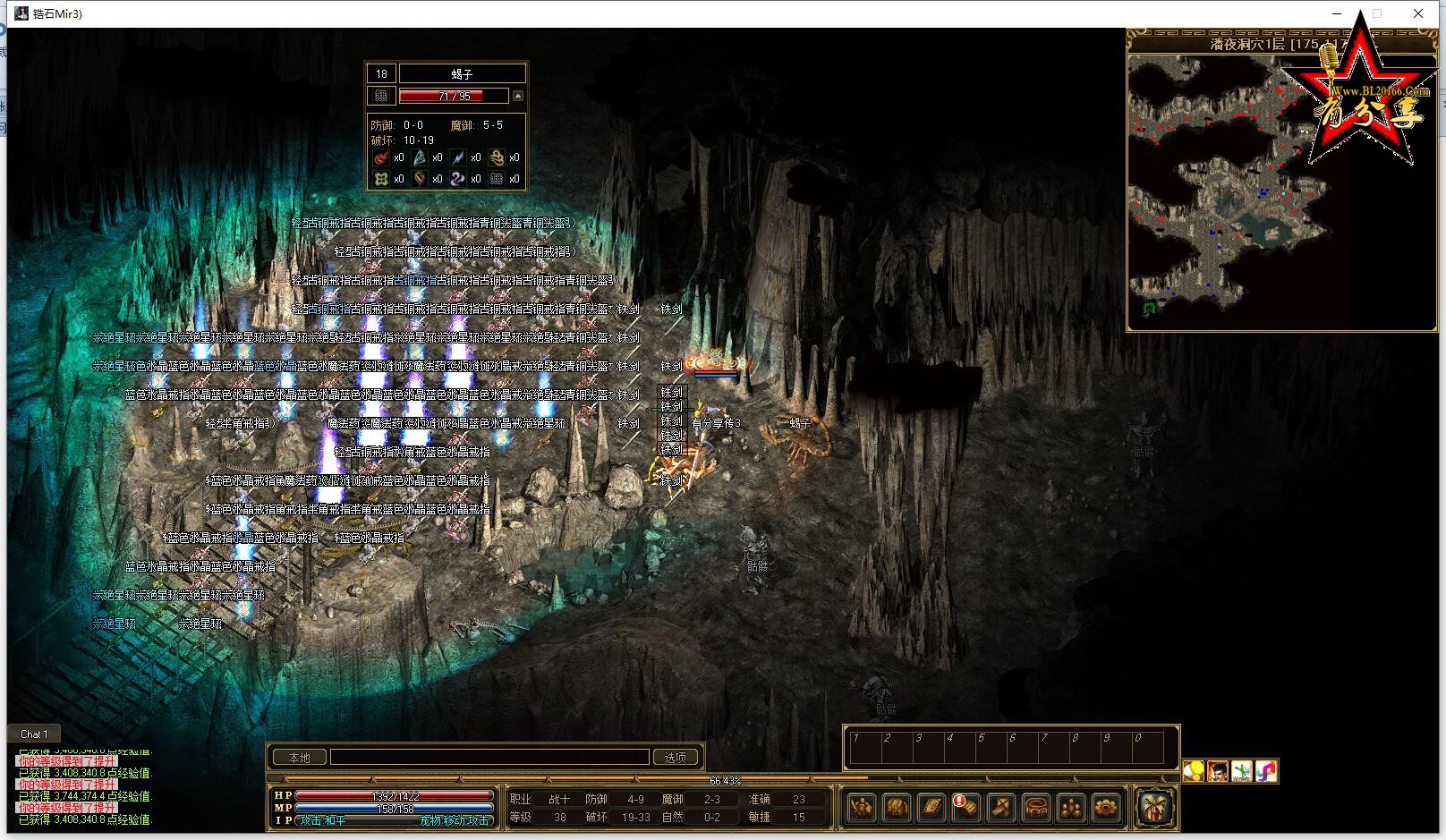The image size is (1446, 840).
Task: Collapse the 蝎子 target info panel arrow
Action: (517, 96)
